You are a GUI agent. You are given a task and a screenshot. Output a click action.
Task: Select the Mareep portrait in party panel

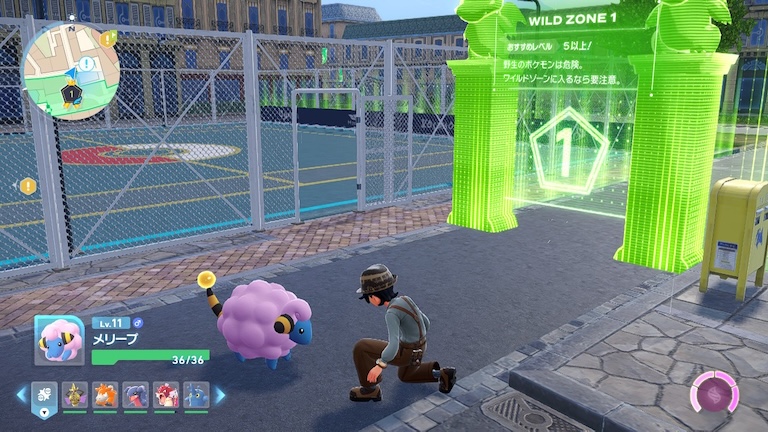(x=58, y=340)
